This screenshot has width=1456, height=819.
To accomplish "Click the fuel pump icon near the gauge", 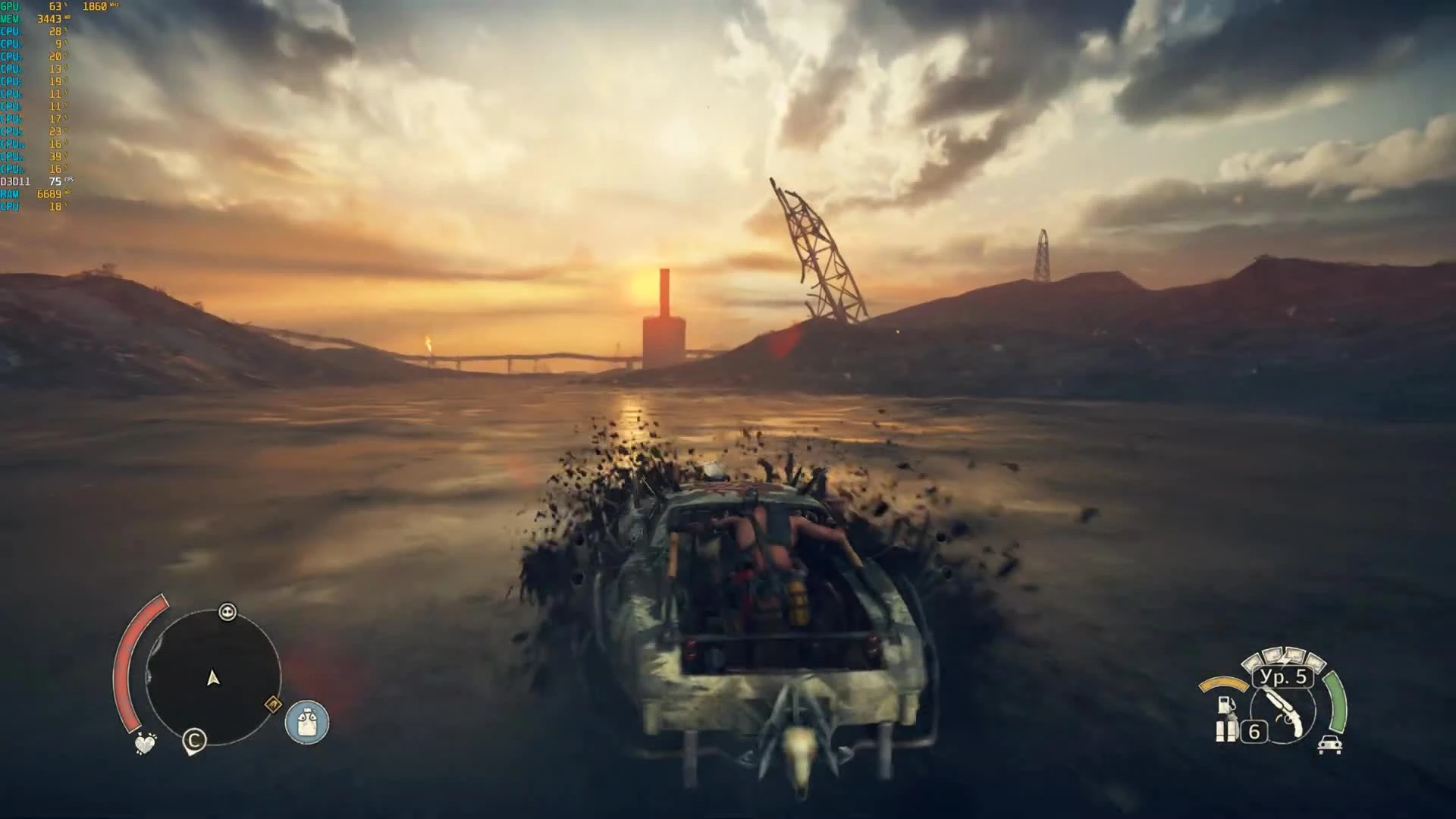I will [x=1225, y=704].
